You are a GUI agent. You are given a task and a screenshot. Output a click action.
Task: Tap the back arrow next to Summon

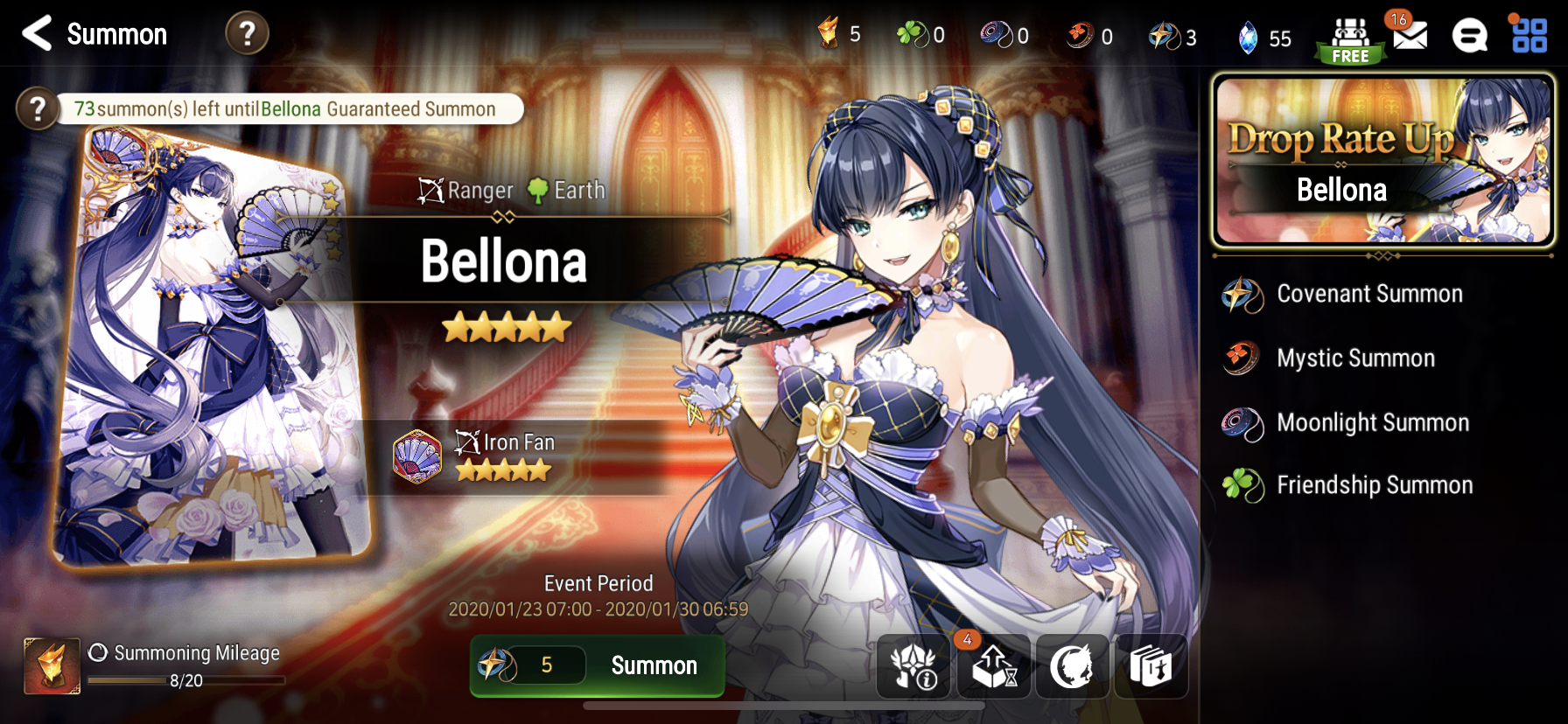(35, 34)
